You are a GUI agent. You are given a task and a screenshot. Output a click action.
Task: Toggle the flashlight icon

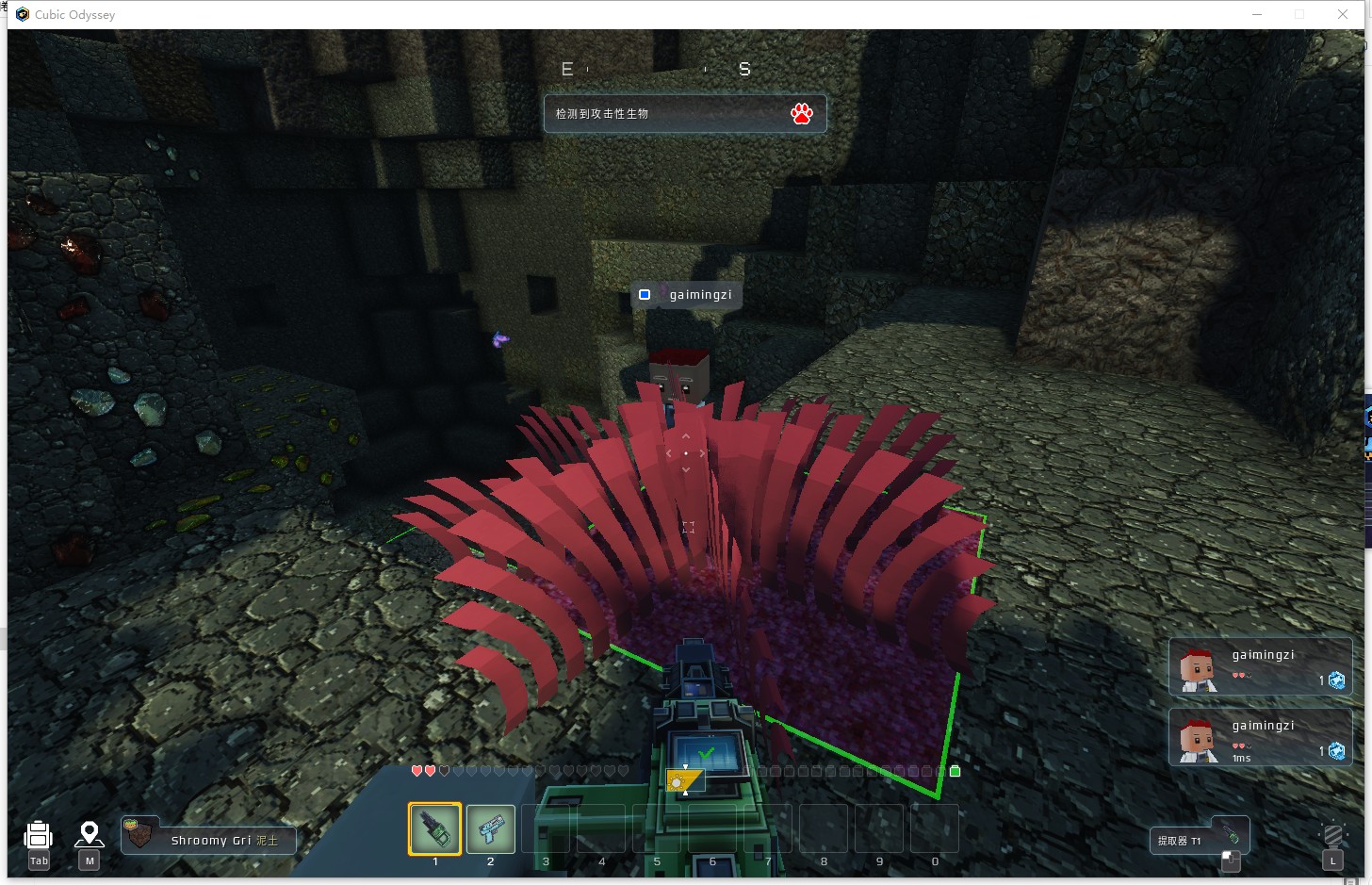(x=1332, y=836)
